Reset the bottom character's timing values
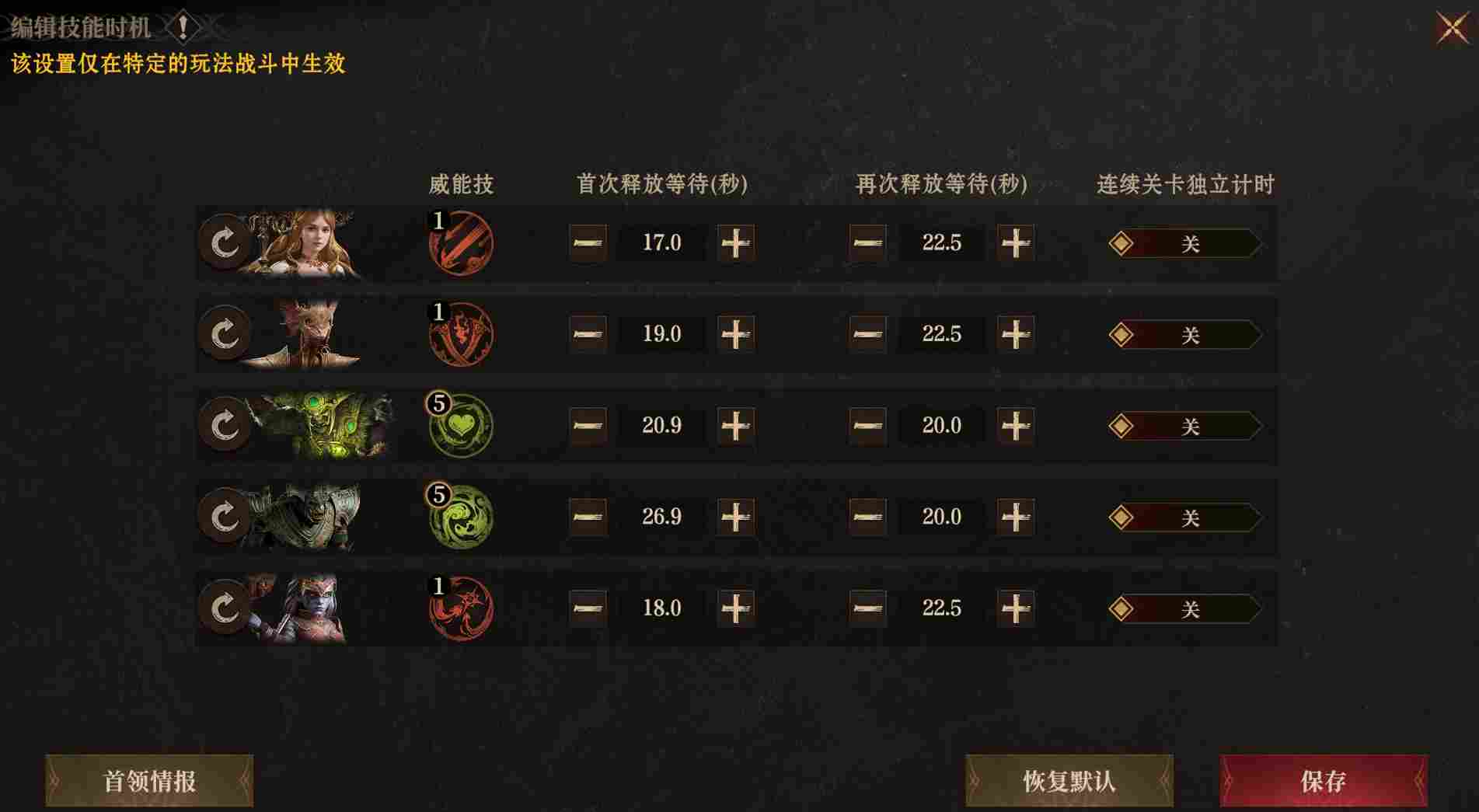Screen dimensions: 1479x812 [225, 609]
